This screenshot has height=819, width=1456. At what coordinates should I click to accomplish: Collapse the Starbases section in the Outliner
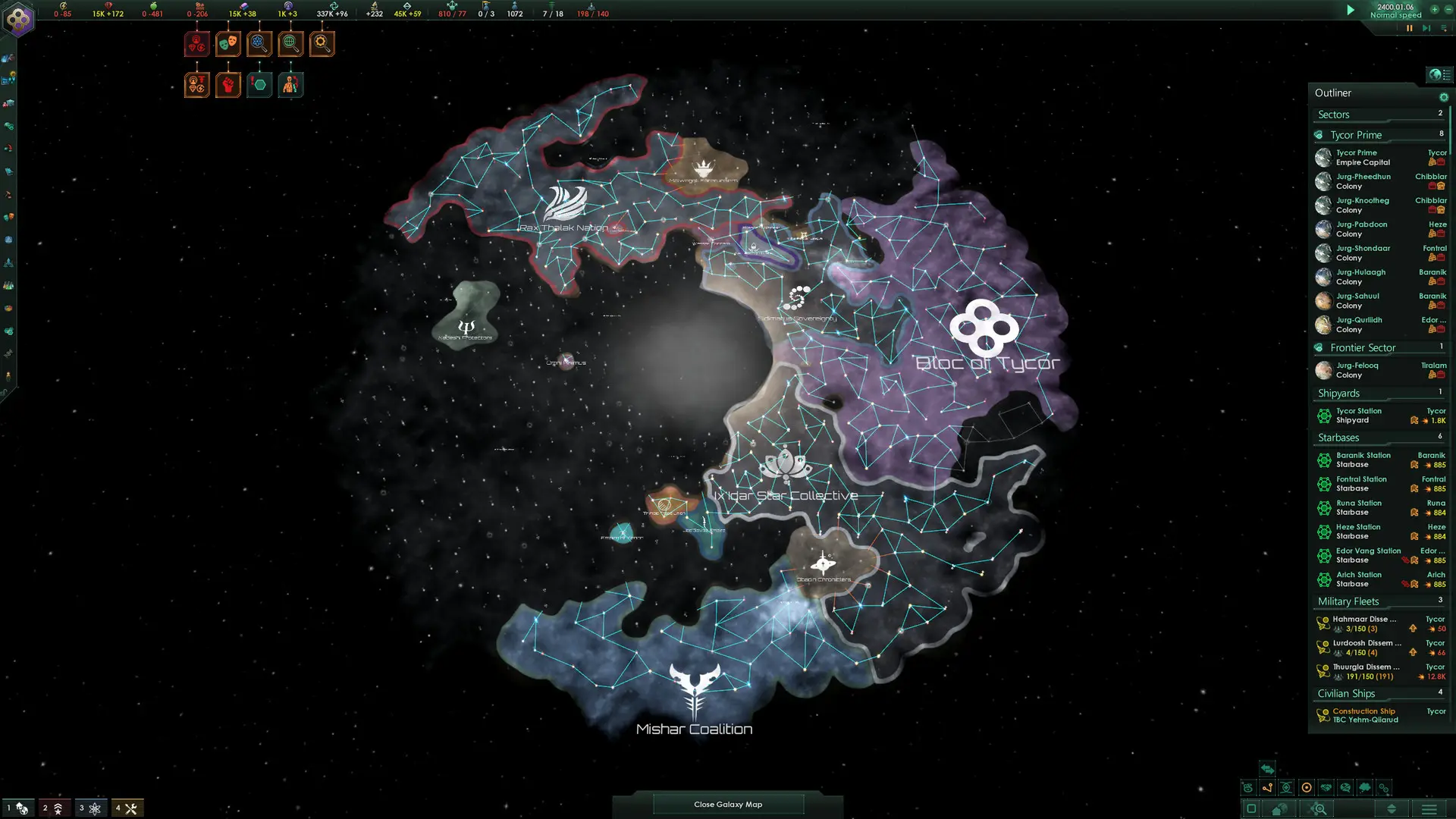pyautogui.click(x=1338, y=437)
